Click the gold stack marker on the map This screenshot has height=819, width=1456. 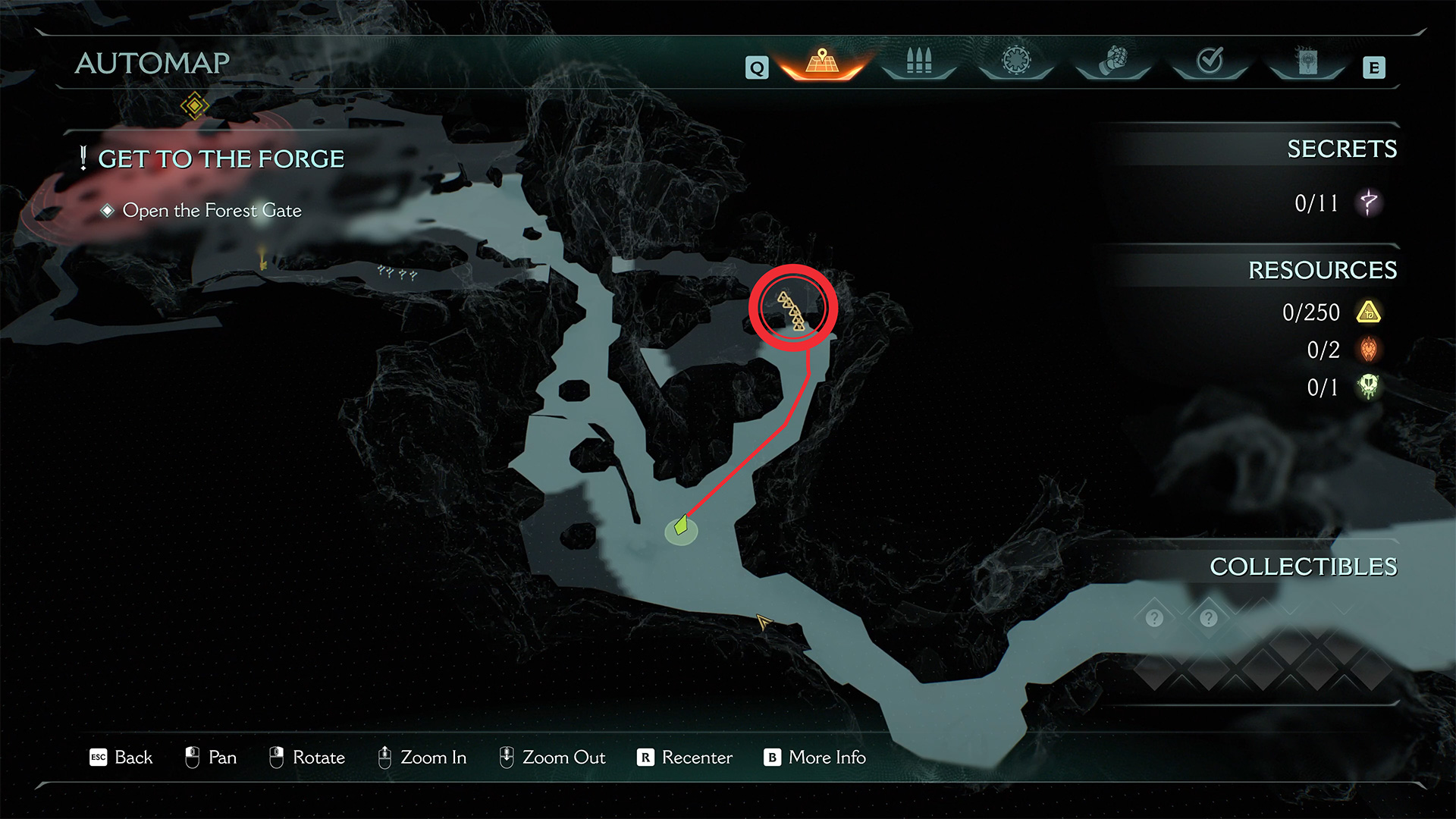792,311
